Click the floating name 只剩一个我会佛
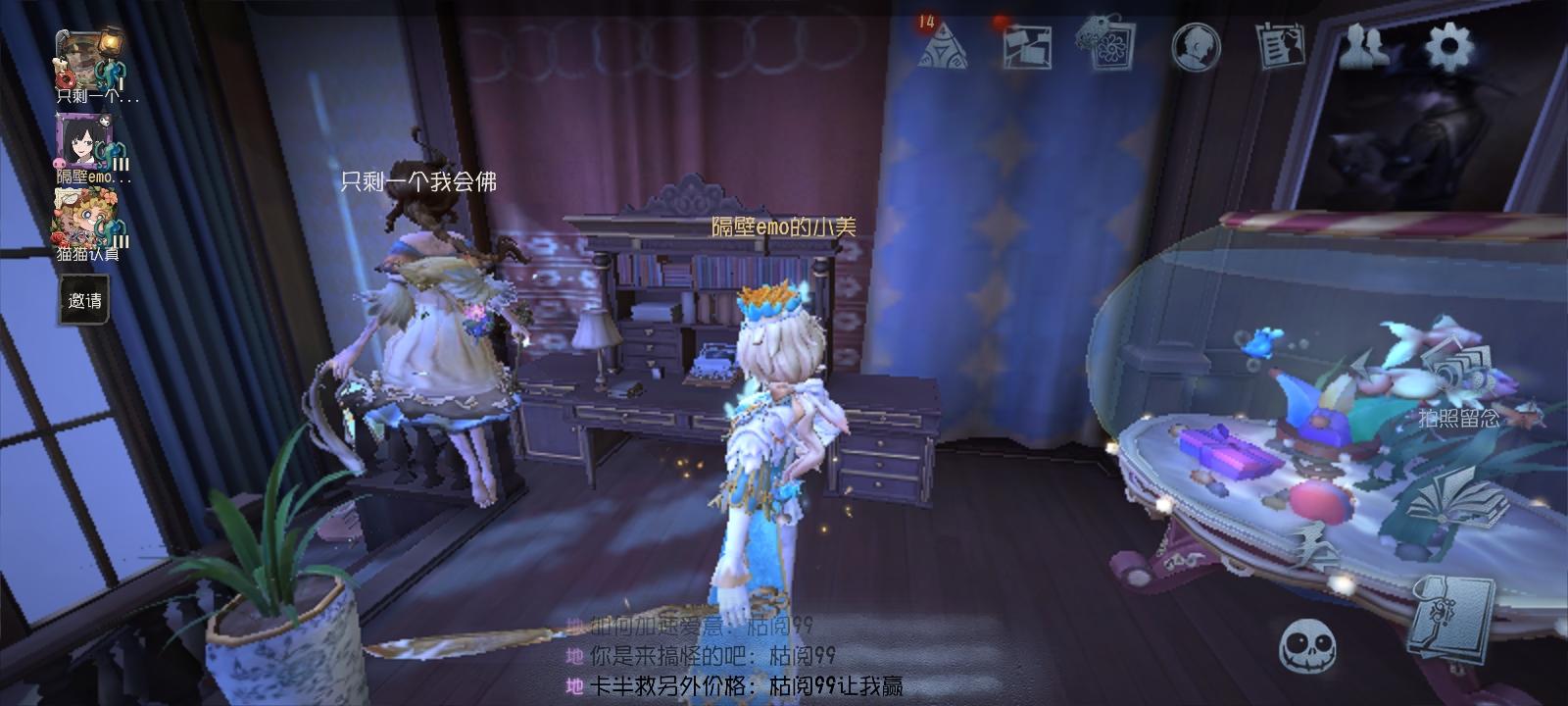The width and height of the screenshot is (1568, 706). click(418, 182)
